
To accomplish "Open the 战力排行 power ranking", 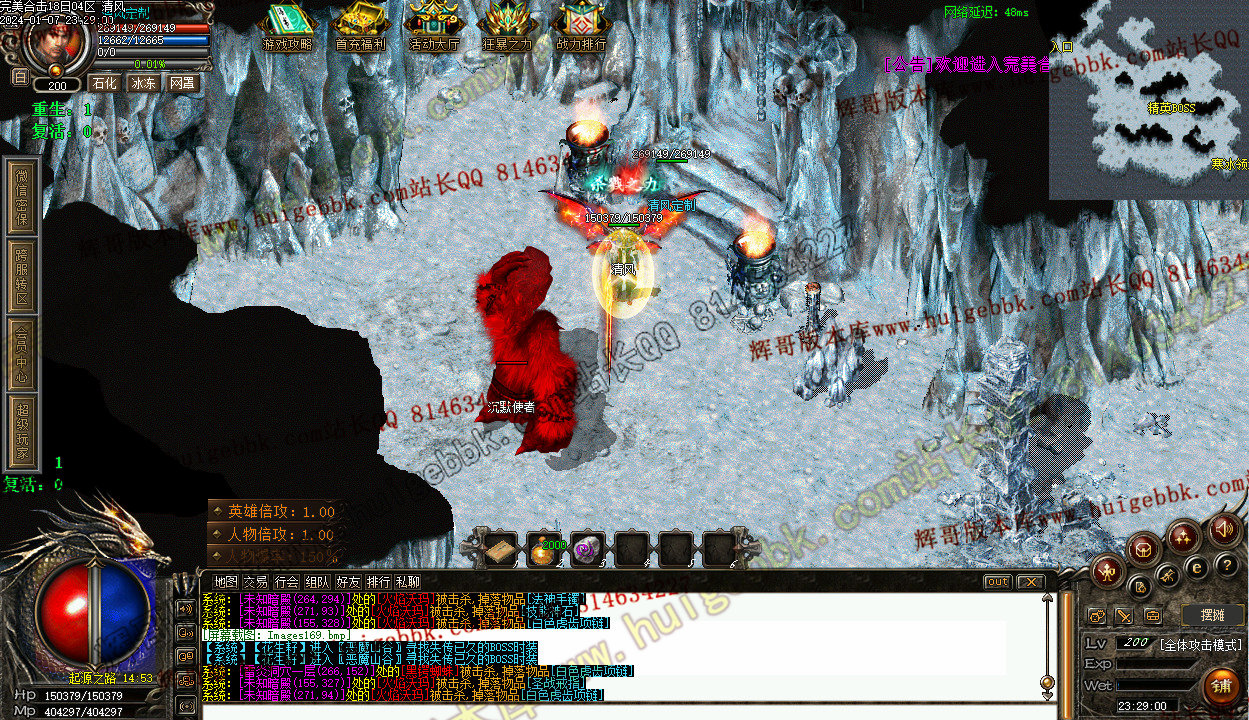I will 581,27.
